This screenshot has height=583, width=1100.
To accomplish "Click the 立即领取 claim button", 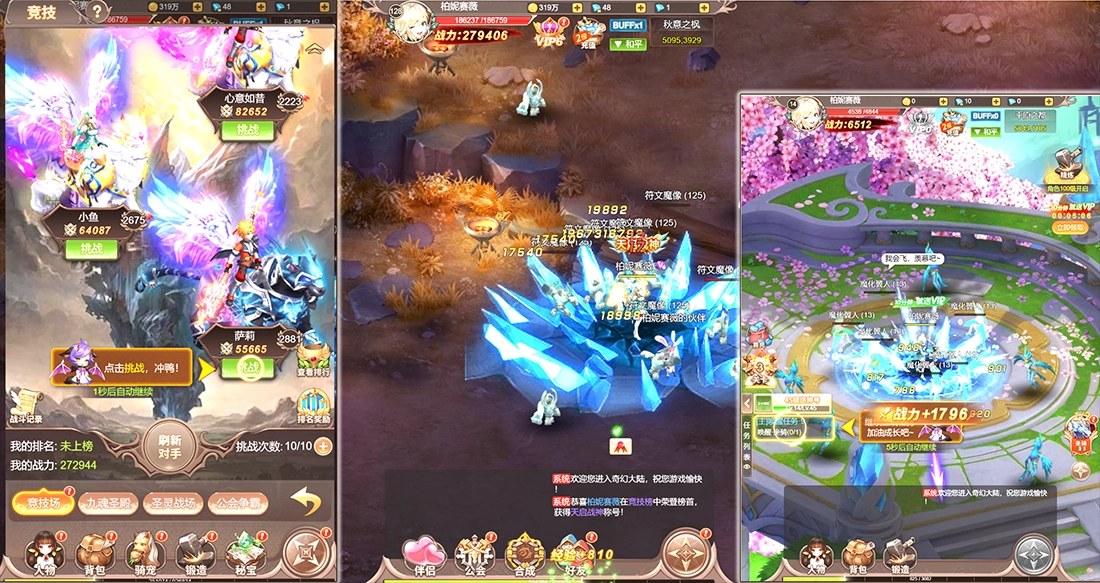I will pos(1070,227).
